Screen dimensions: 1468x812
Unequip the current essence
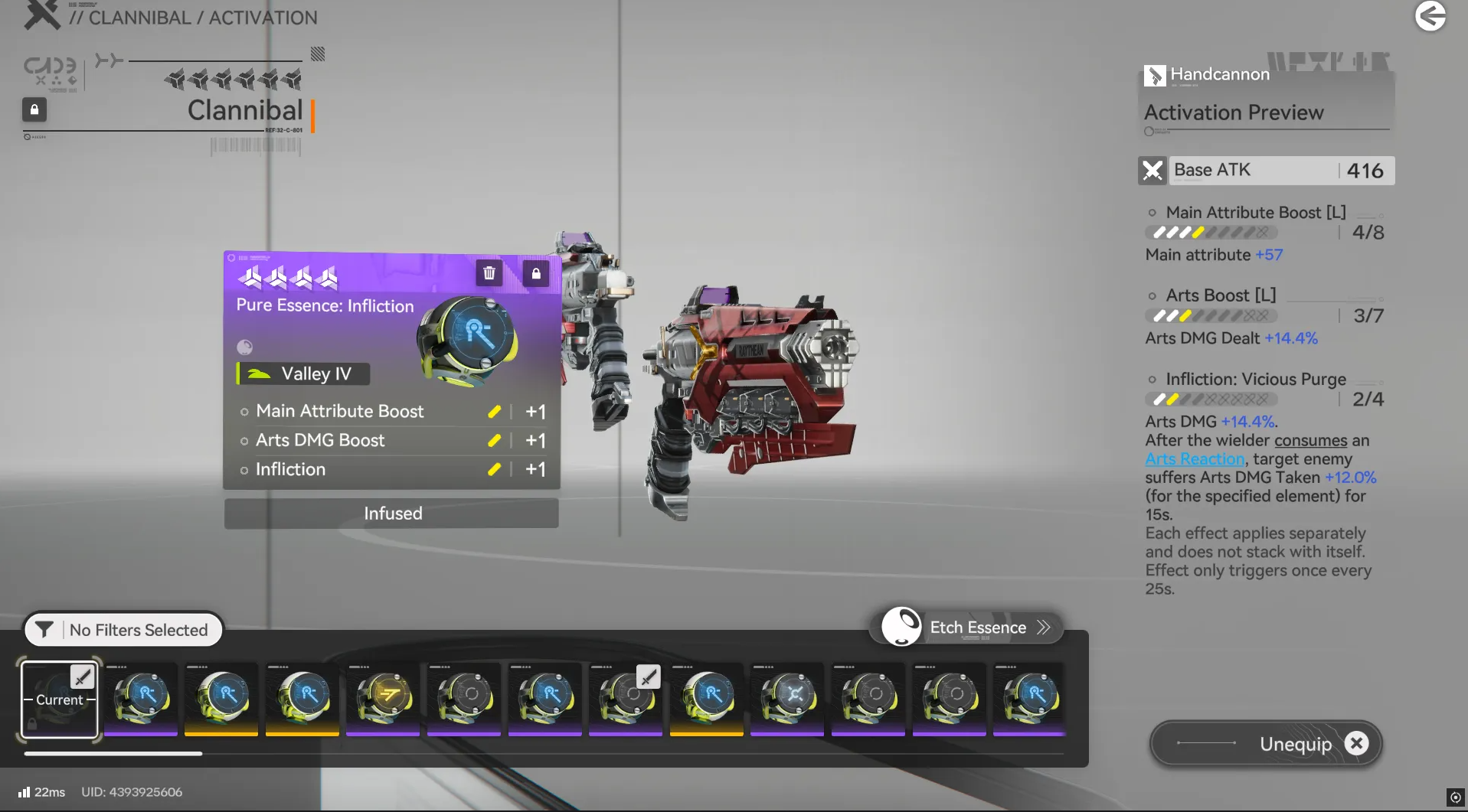(1267, 743)
